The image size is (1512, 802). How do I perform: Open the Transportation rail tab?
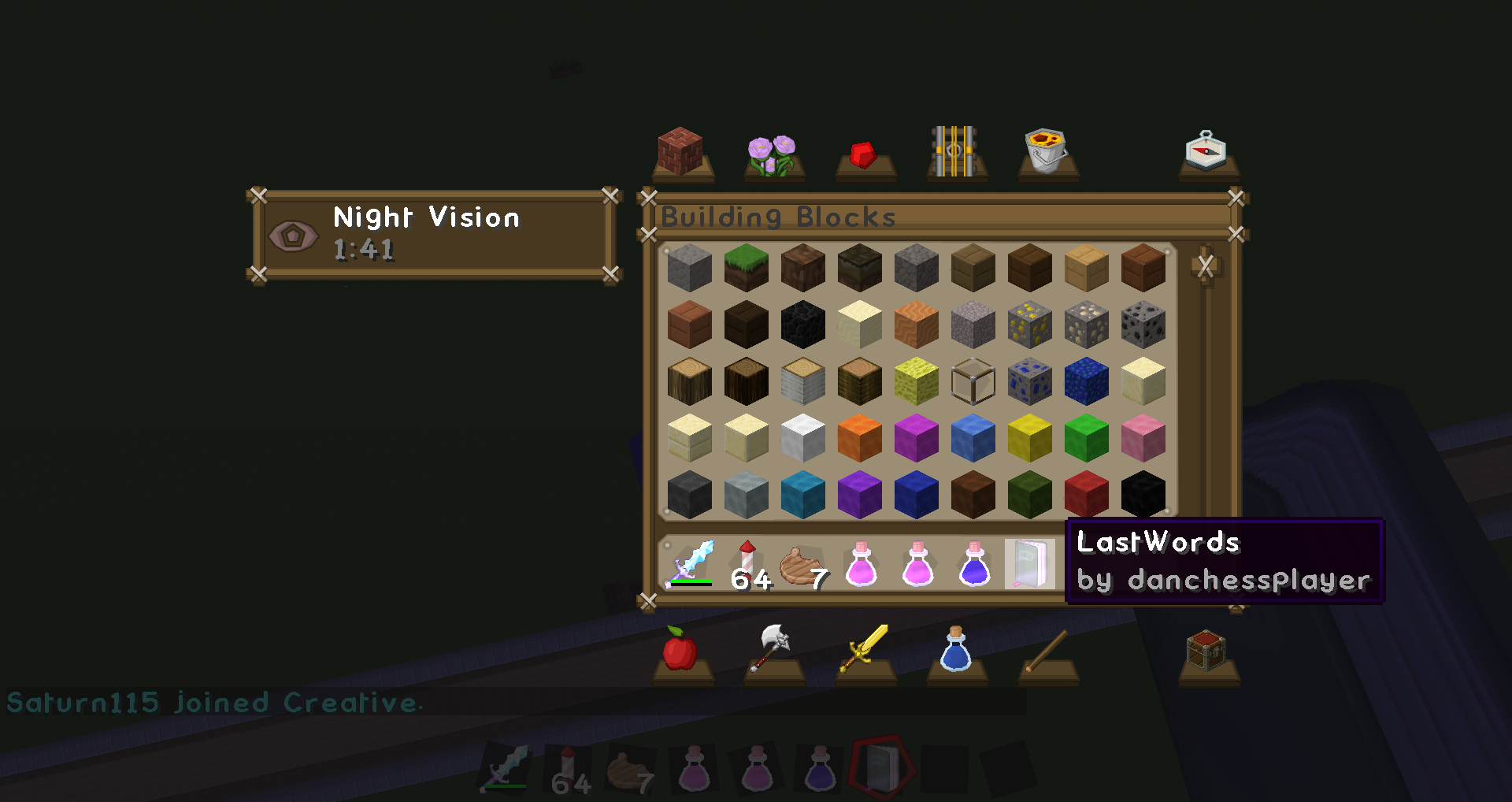coord(954,151)
